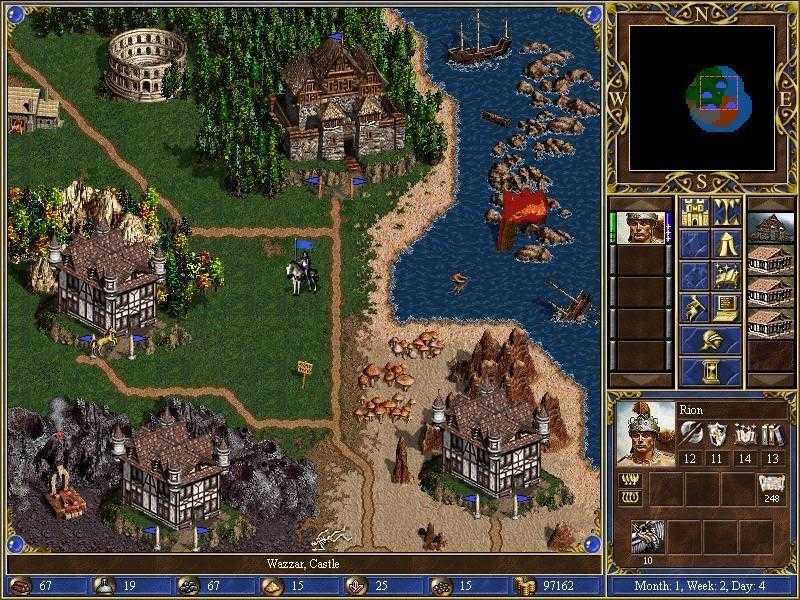Open the spellbook to cast a spell
This screenshot has width=800, height=600.
click(727, 275)
